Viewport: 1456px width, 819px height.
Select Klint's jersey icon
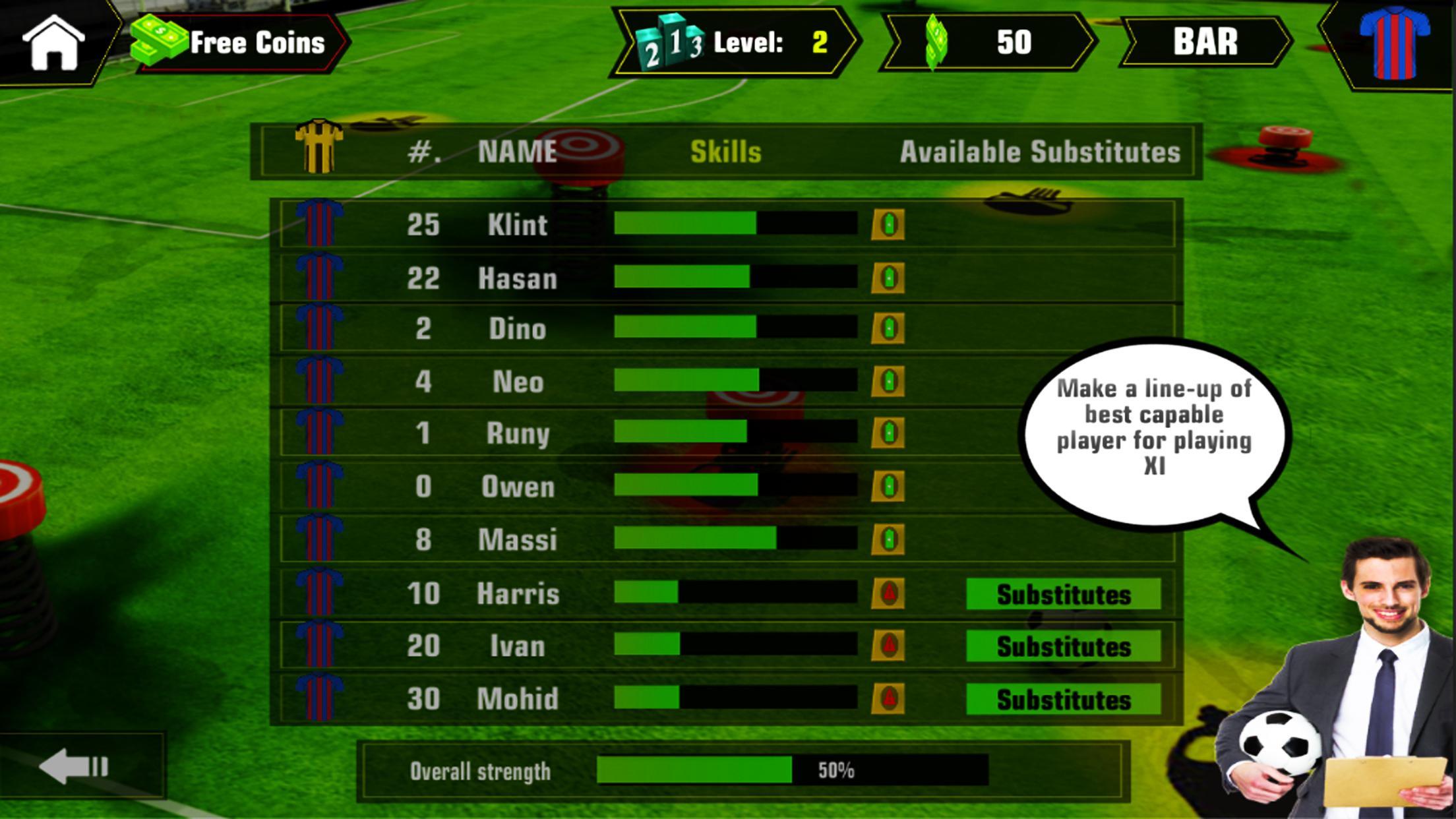click(x=321, y=224)
